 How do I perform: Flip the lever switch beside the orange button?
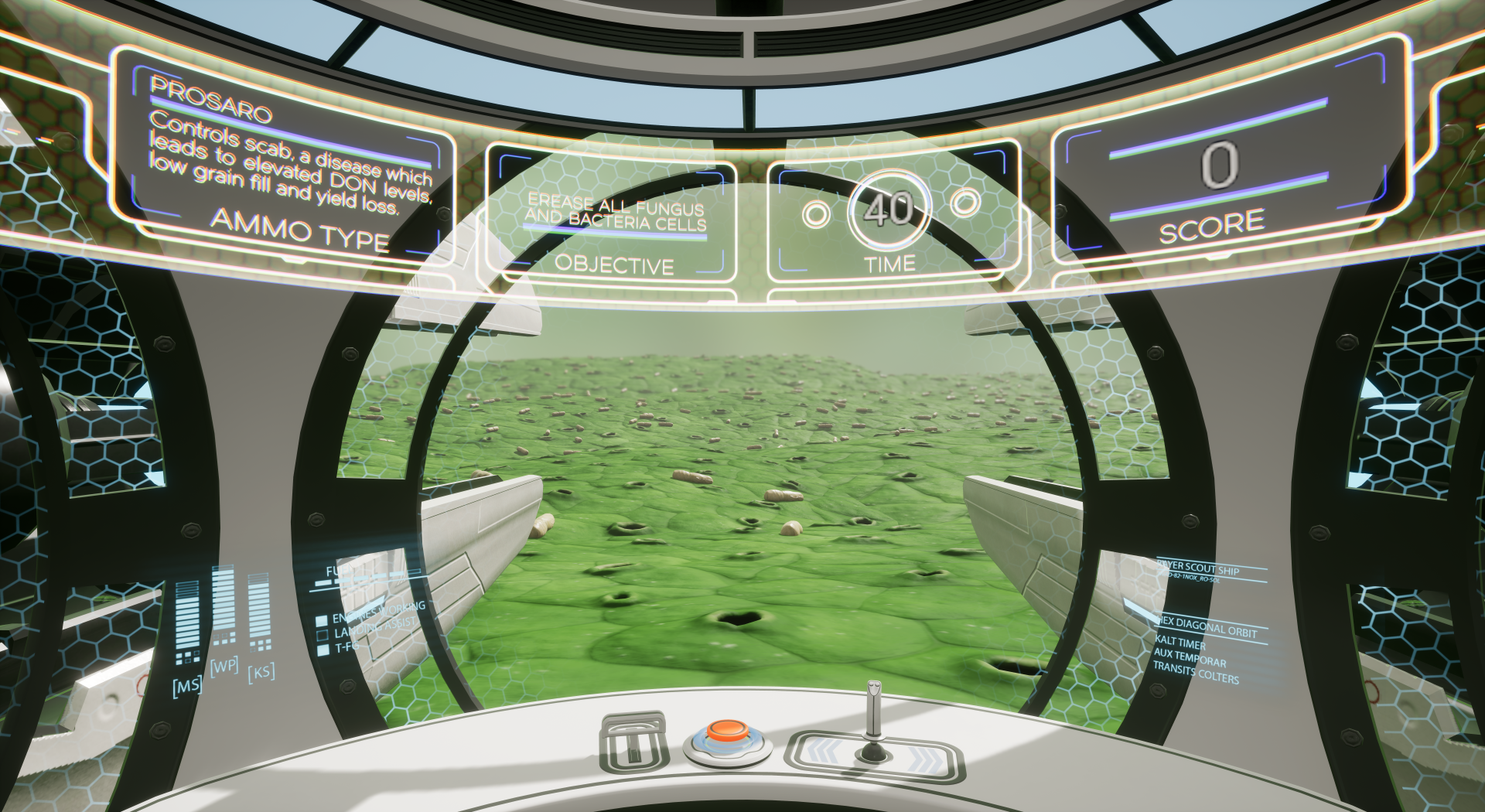point(634,743)
